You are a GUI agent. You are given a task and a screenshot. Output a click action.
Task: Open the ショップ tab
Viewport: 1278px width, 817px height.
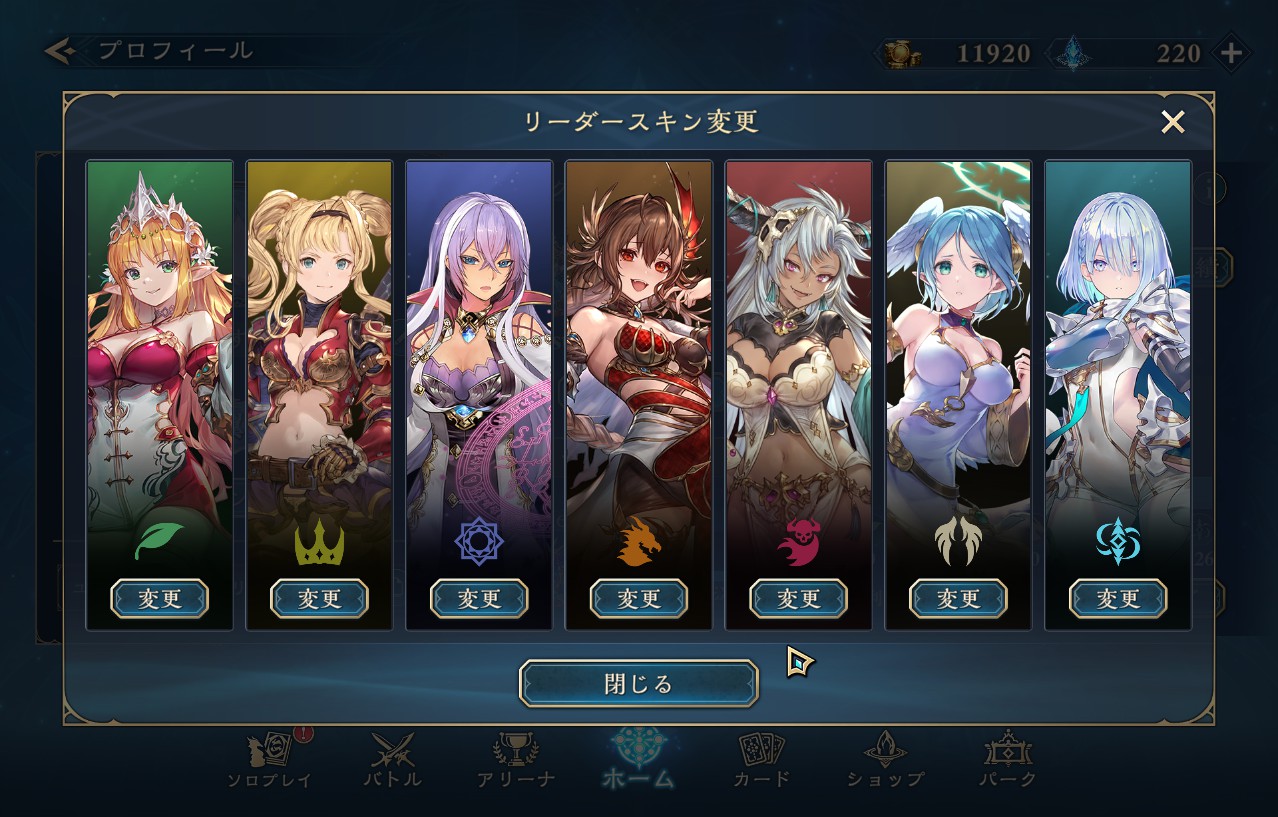click(885, 760)
